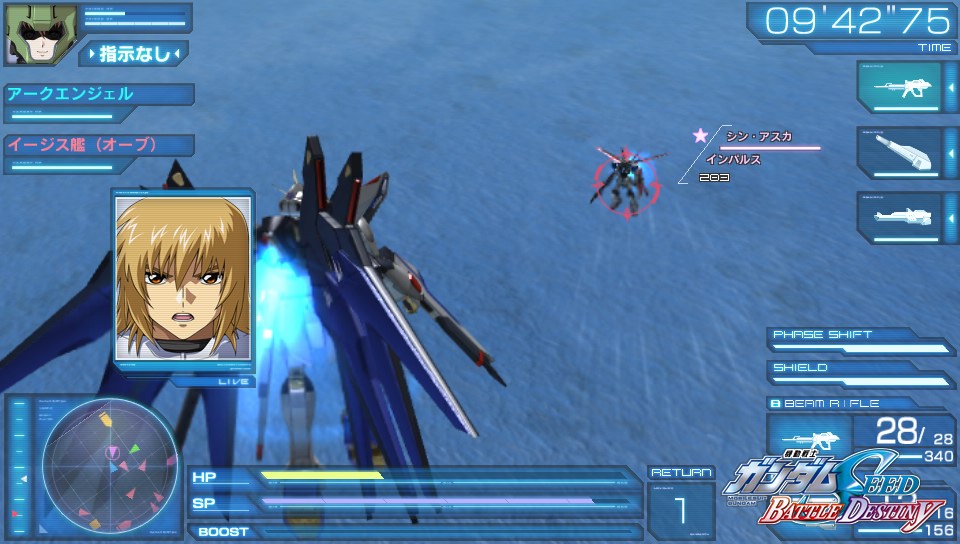Select the イージス艦 (オーブ) ally entry
Image resolution: width=960 pixels, height=544 pixels.
click(98, 145)
